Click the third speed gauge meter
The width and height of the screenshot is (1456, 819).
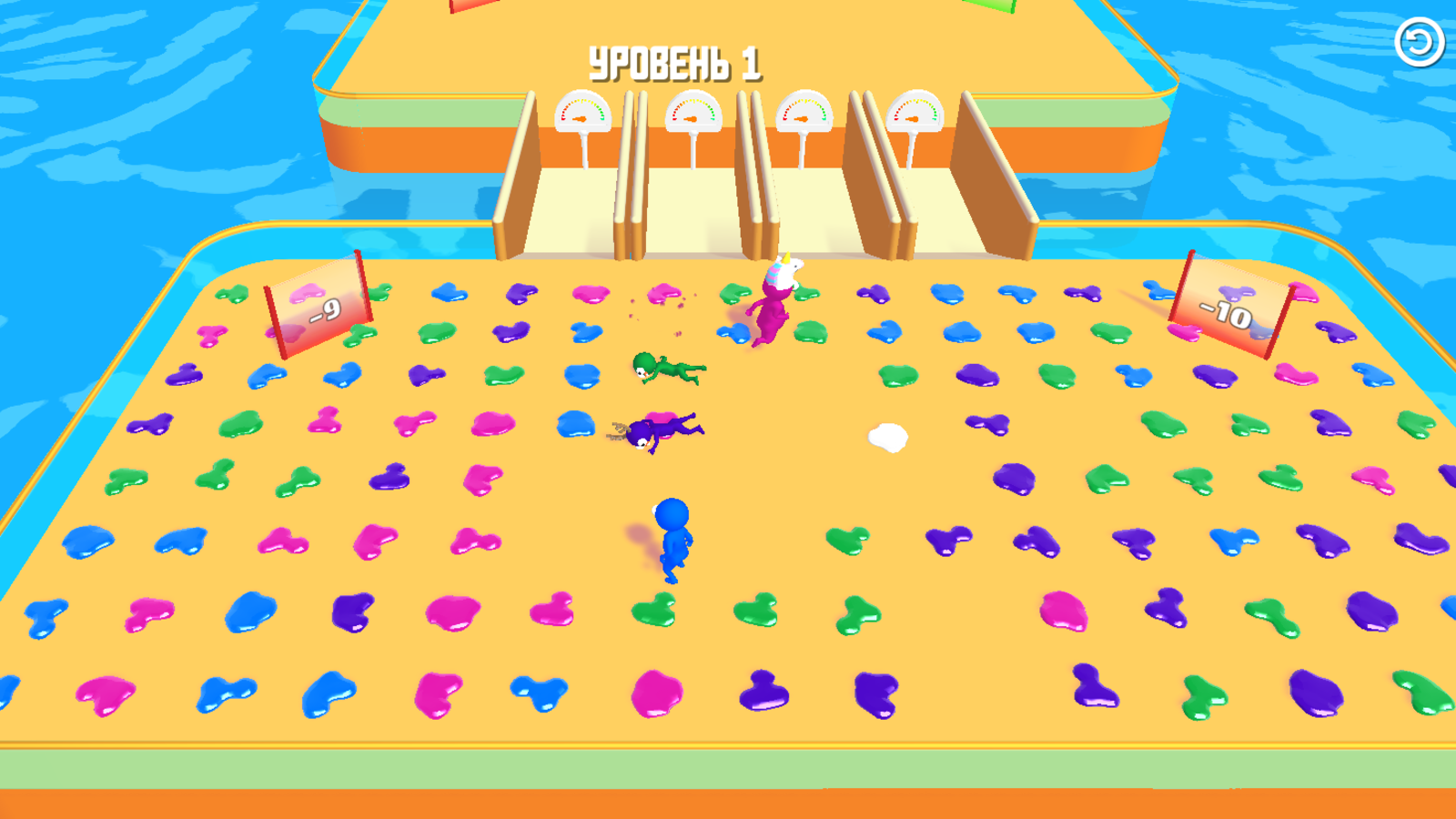tap(804, 109)
